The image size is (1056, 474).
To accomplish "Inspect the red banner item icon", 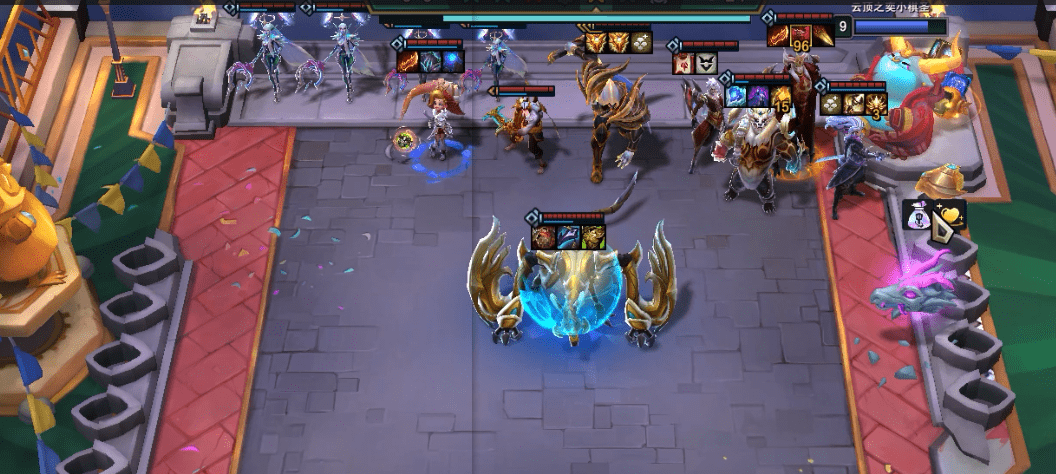I will coord(685,64).
